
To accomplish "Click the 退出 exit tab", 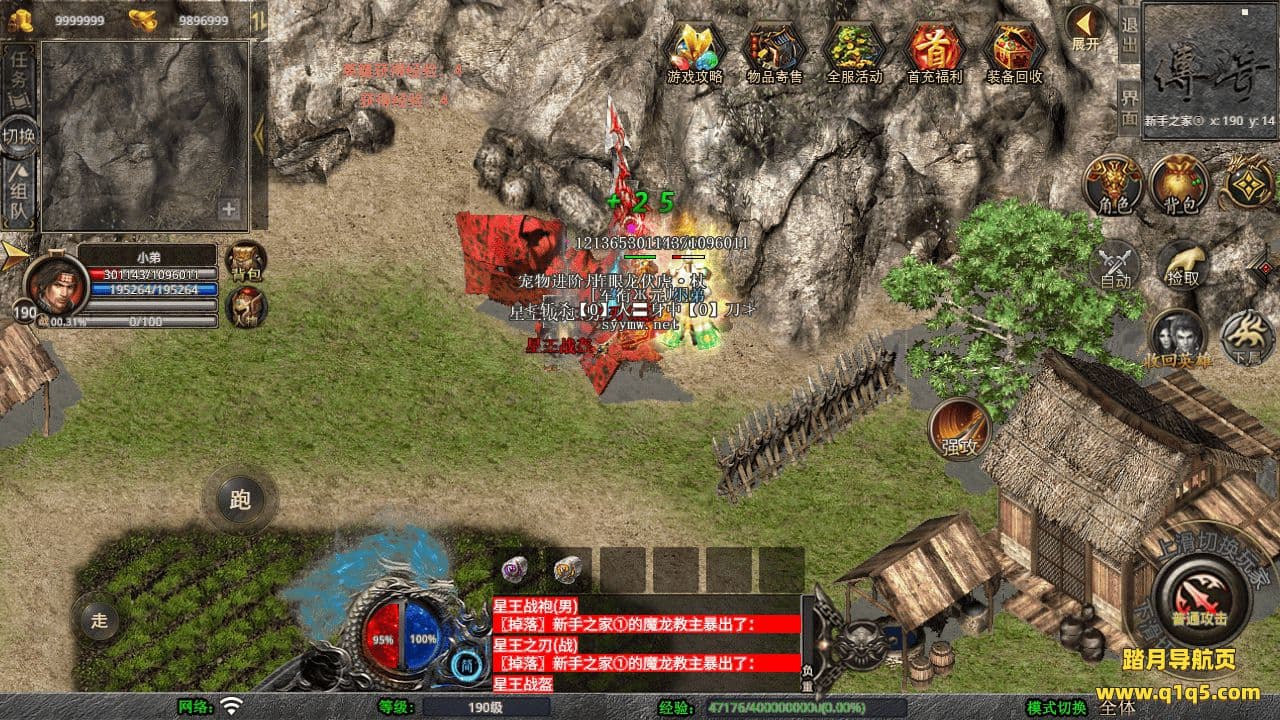I will point(1129,33).
